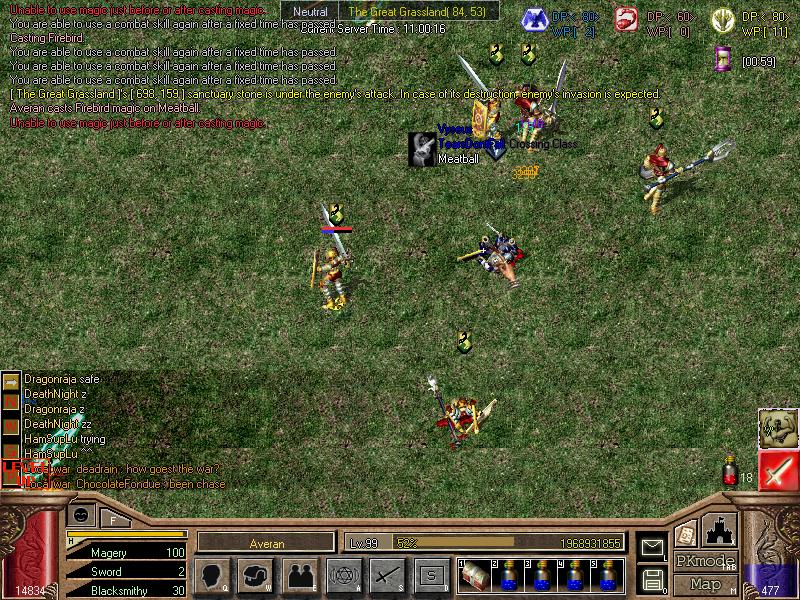Click the crossed sword combat skill button
Image resolution: width=800 pixels, height=600 pixels.
click(386, 576)
